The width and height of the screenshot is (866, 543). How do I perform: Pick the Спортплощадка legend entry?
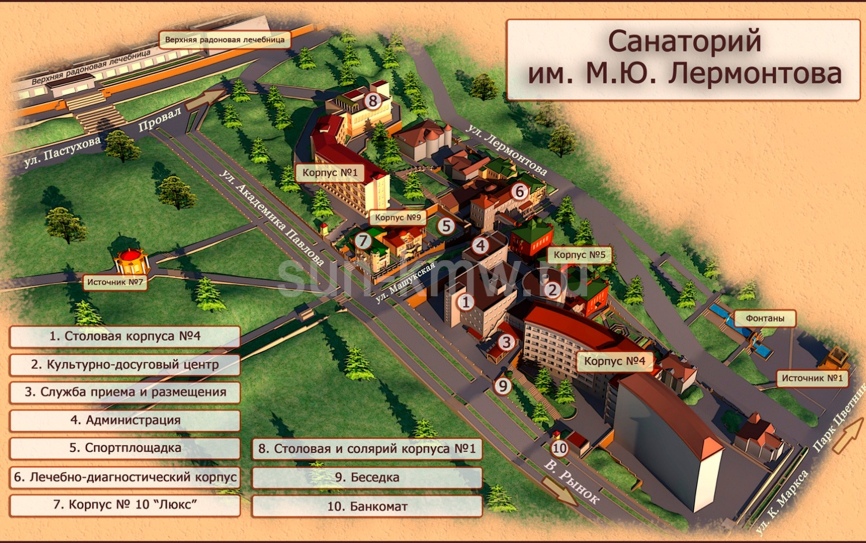(x=124, y=449)
